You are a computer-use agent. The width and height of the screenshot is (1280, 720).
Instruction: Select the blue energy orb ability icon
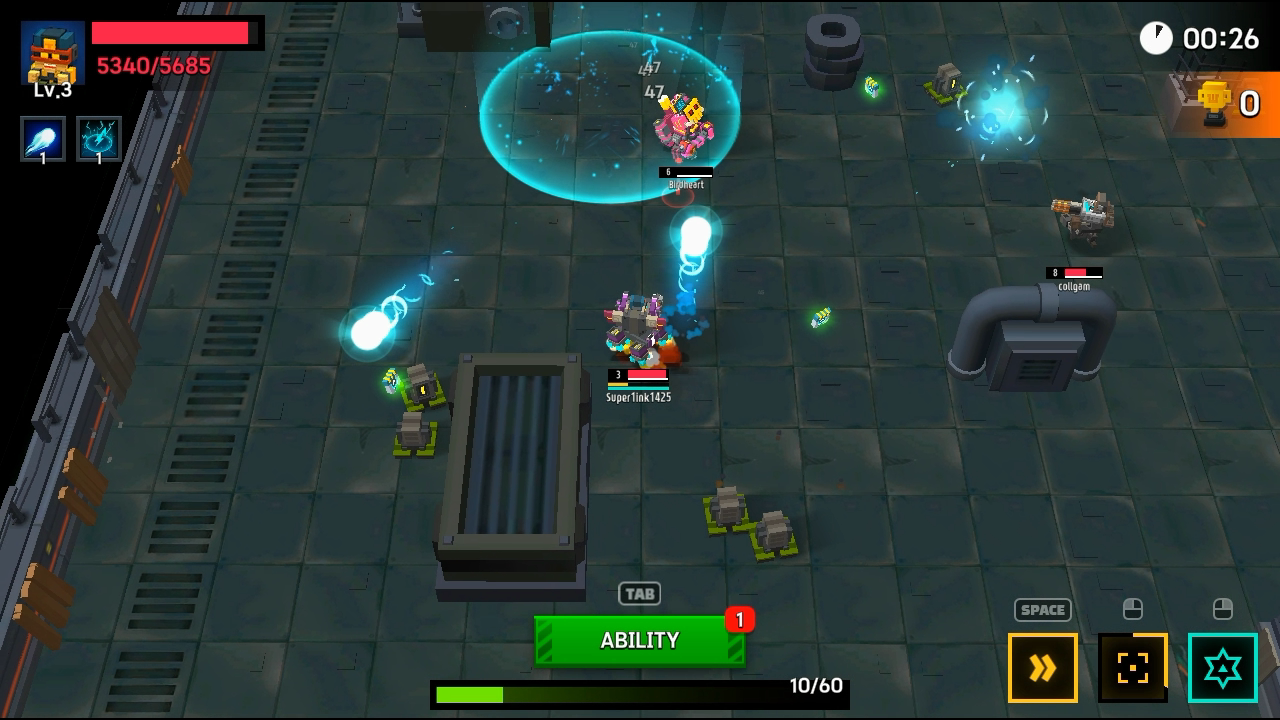tap(43, 139)
